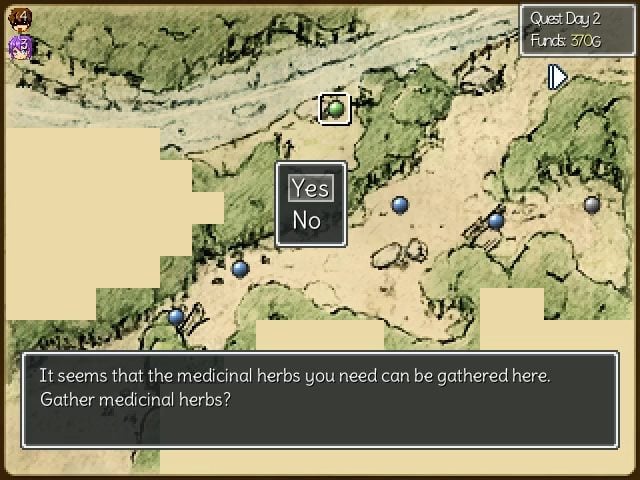This screenshot has height=480, width=640.
Task: Choose Yes to gather medicinal herbs
Action: coord(310,188)
